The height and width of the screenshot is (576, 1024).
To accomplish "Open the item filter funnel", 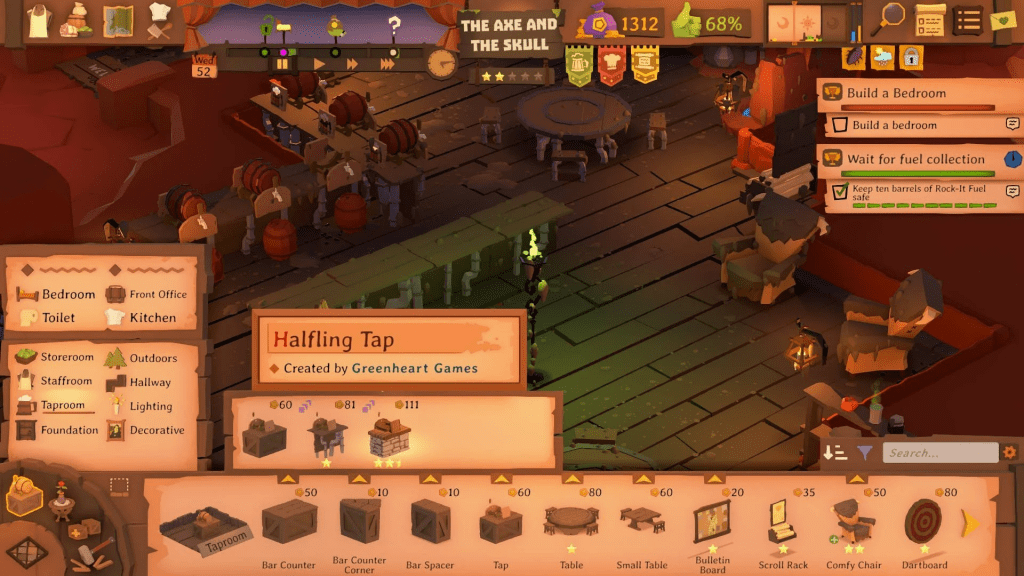I will pos(865,453).
